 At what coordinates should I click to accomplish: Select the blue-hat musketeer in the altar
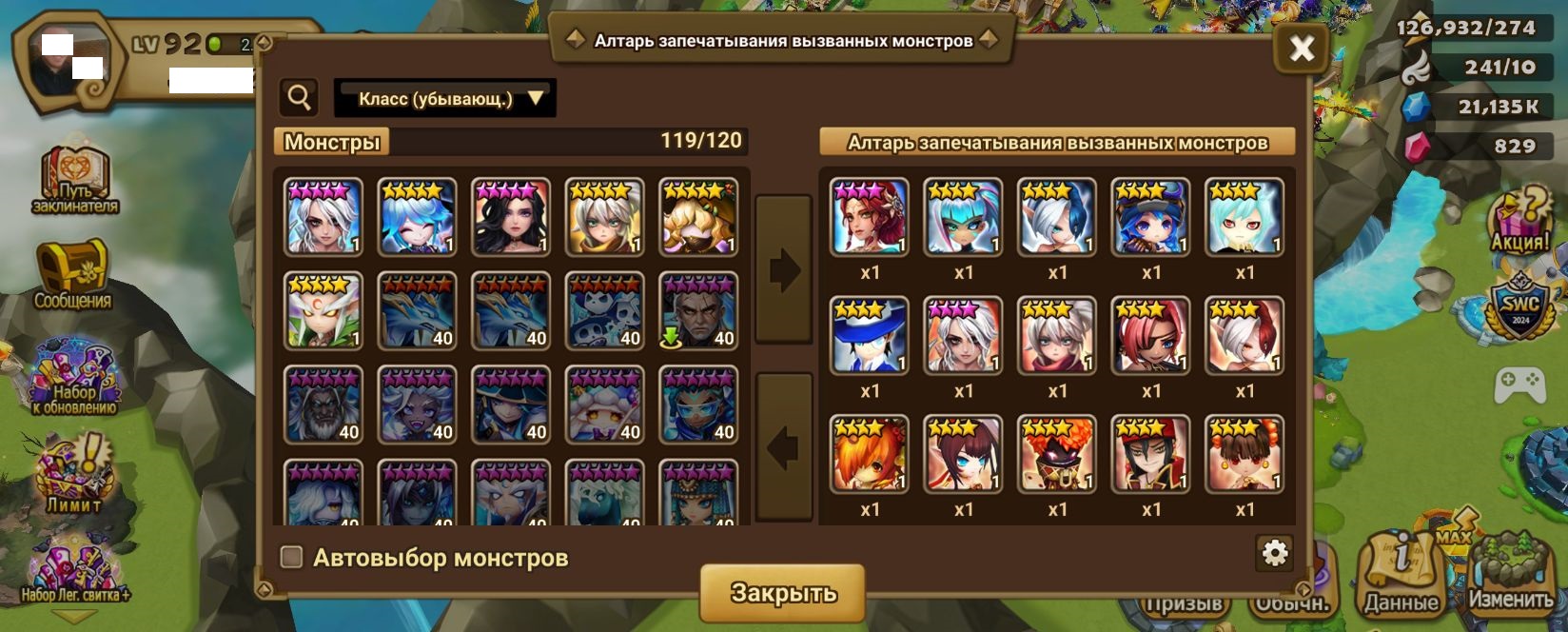869,335
